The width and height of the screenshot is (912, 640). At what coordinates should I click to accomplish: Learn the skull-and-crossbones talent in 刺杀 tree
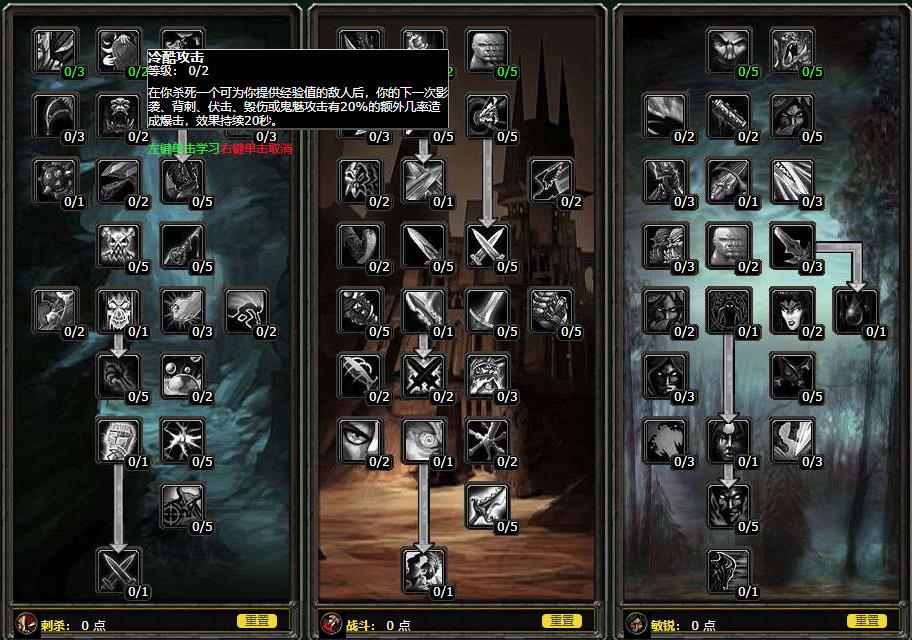pyautogui.click(x=119, y=246)
